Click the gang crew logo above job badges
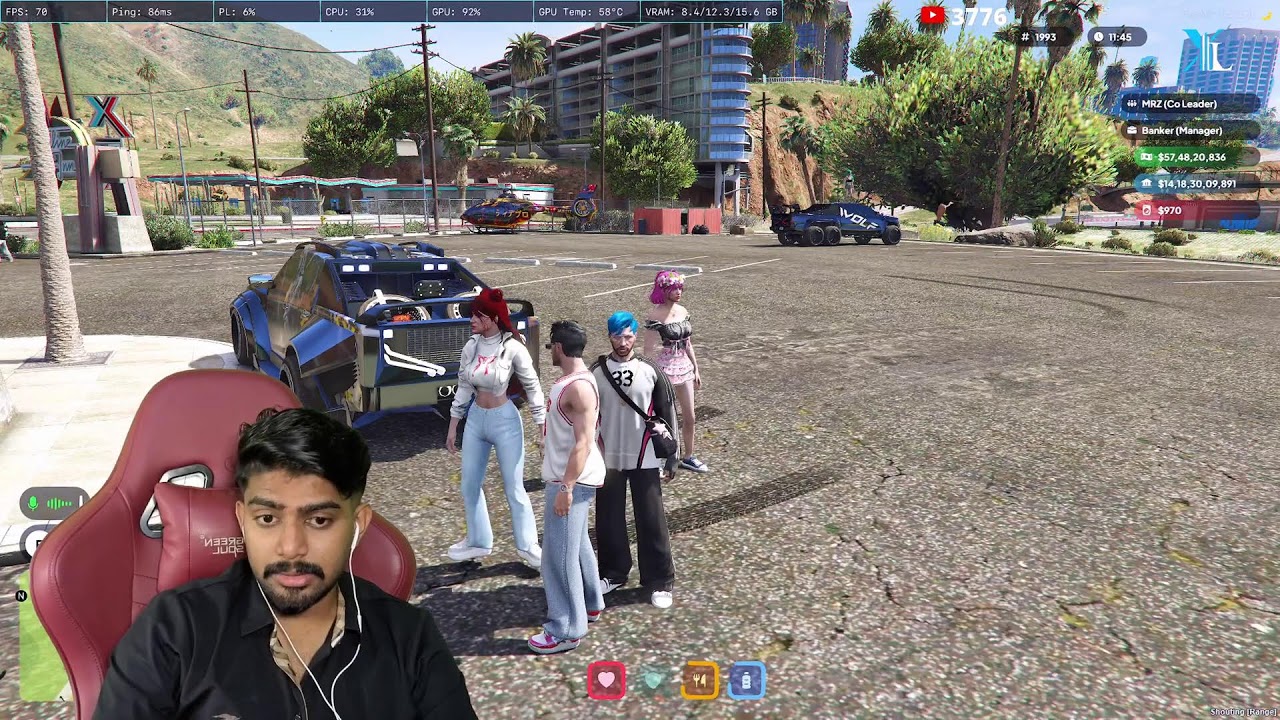 1208,51
